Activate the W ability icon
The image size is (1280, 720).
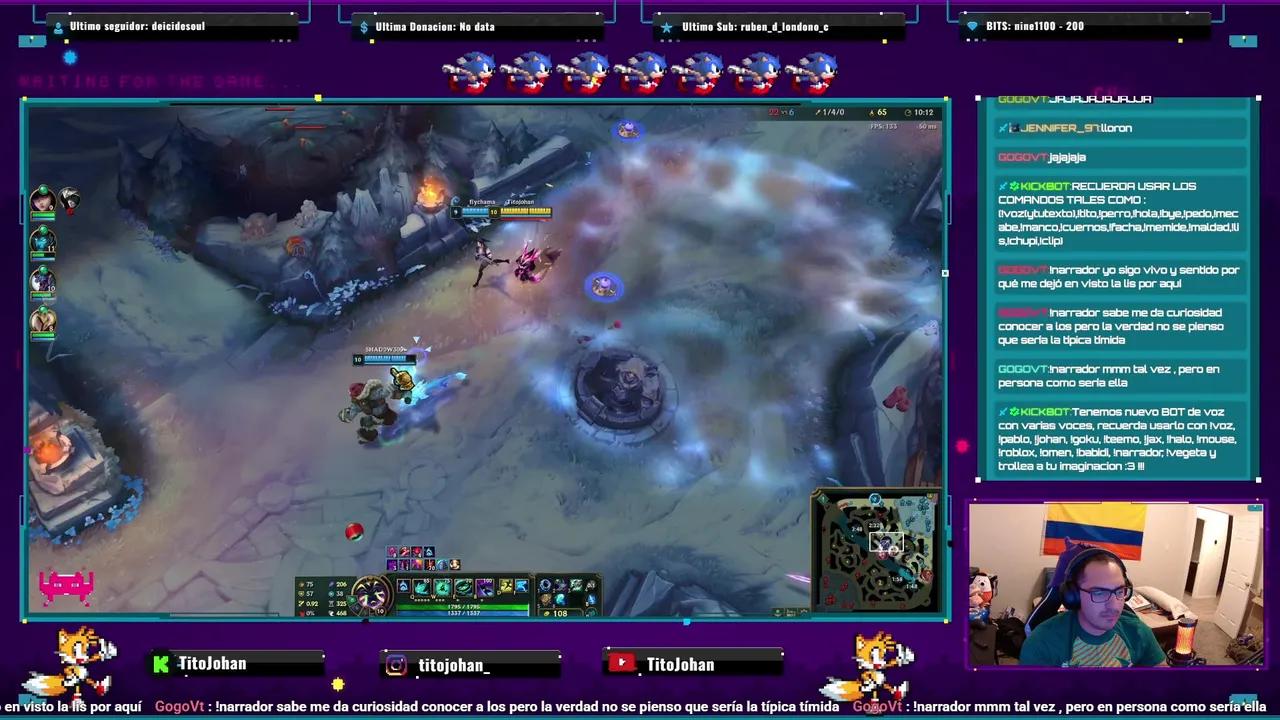443,587
